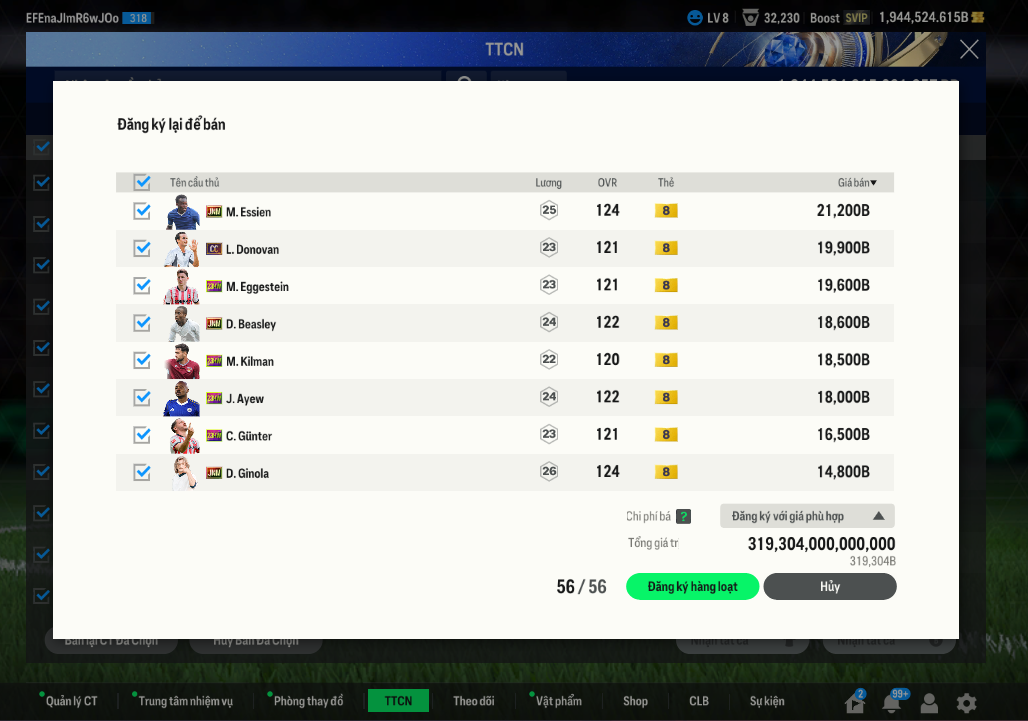Switch to Quản lý CT tab

pos(71,701)
